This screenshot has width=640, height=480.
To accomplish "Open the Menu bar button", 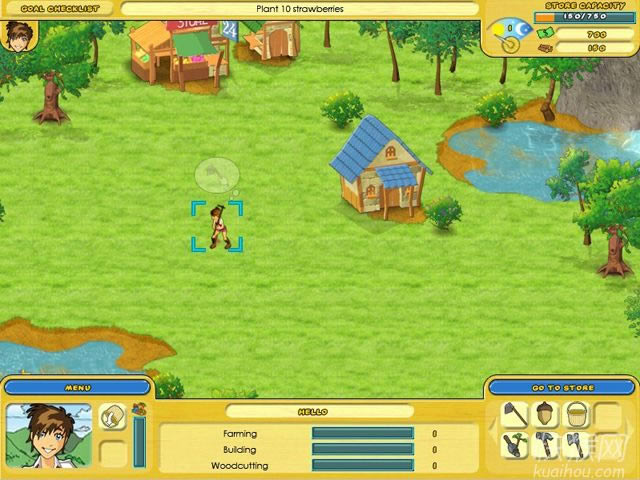I will coord(77,387).
